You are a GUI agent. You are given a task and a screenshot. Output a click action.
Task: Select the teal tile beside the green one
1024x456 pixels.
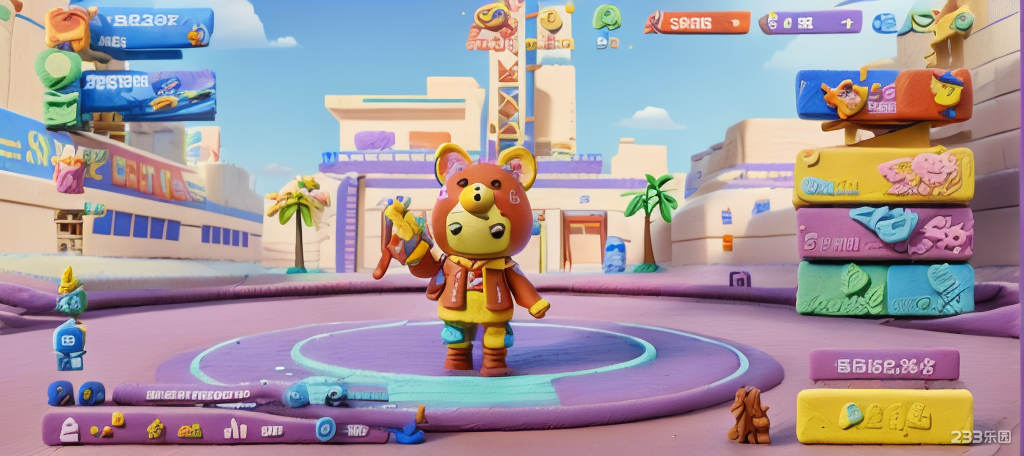click(930, 288)
